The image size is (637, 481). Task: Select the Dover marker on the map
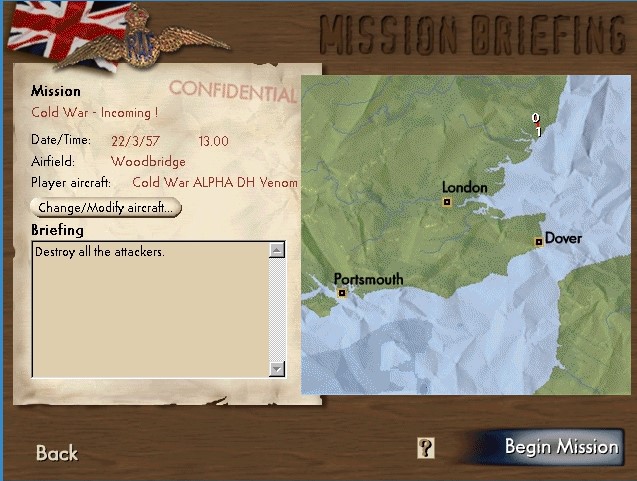538,241
